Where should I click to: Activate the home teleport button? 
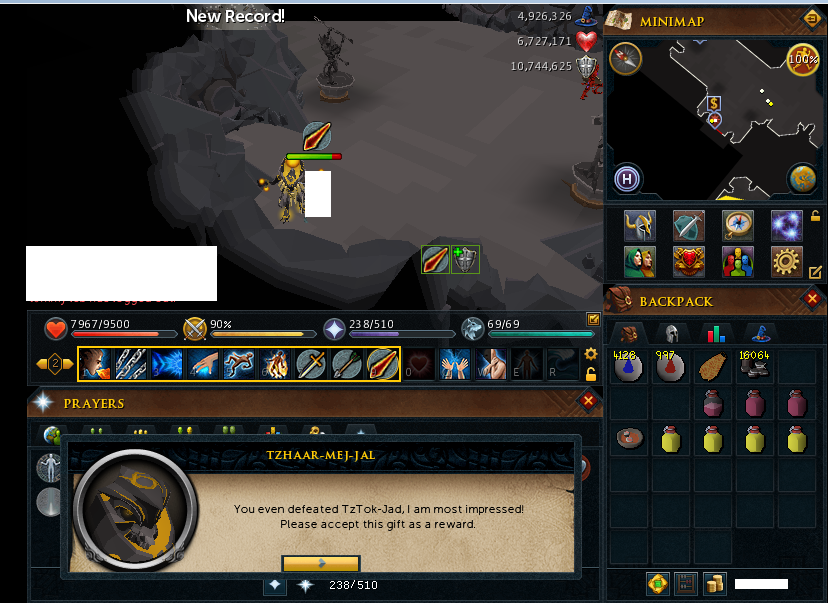coord(627,179)
